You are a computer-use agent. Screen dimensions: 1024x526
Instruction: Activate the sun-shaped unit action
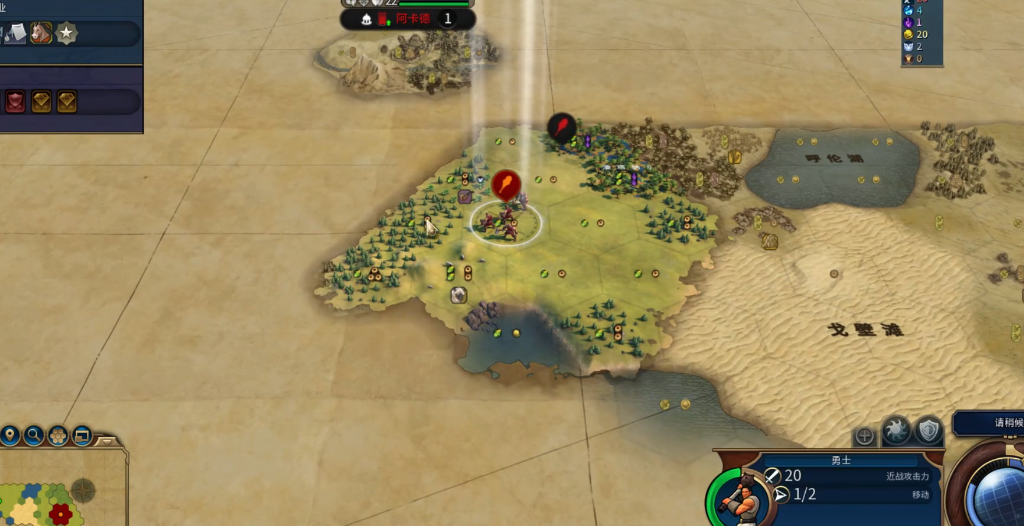[x=896, y=431]
